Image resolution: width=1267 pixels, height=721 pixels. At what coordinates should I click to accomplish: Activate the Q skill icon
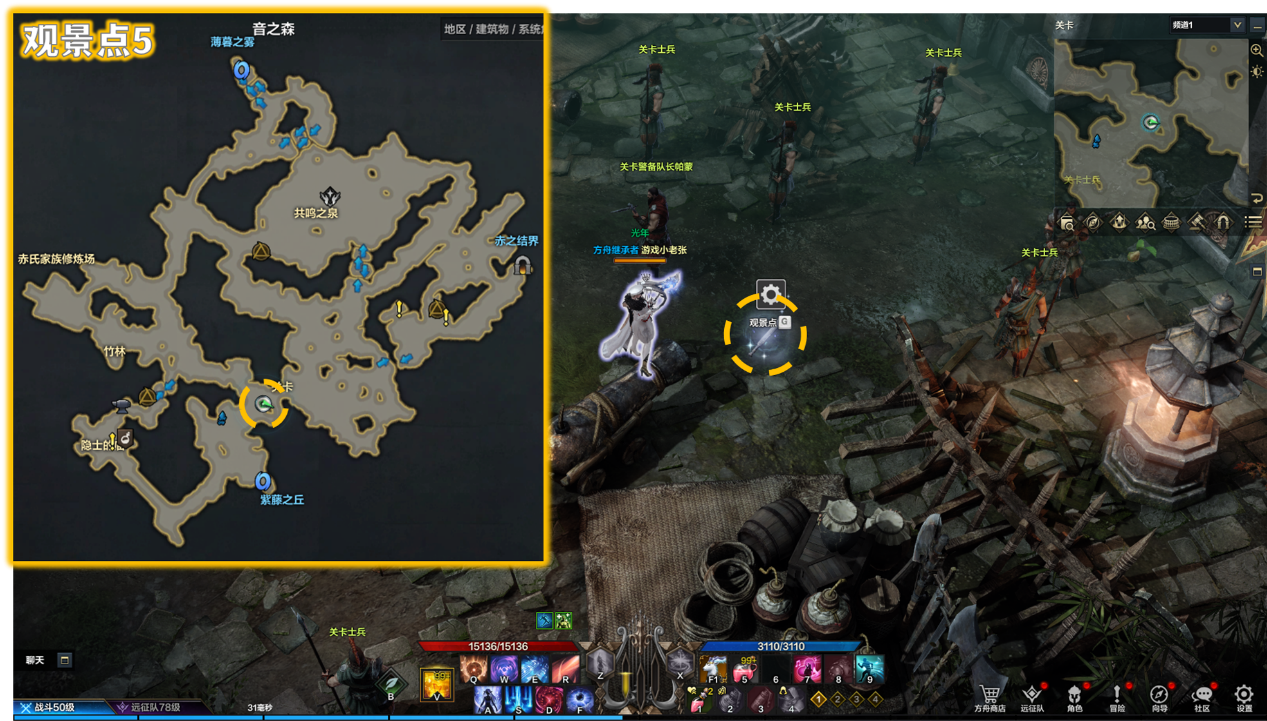tap(473, 668)
